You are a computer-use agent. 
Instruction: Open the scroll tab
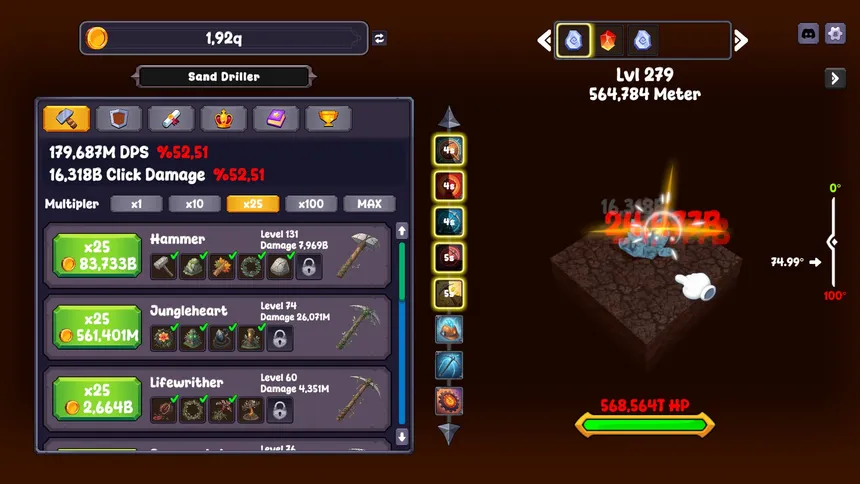171,119
